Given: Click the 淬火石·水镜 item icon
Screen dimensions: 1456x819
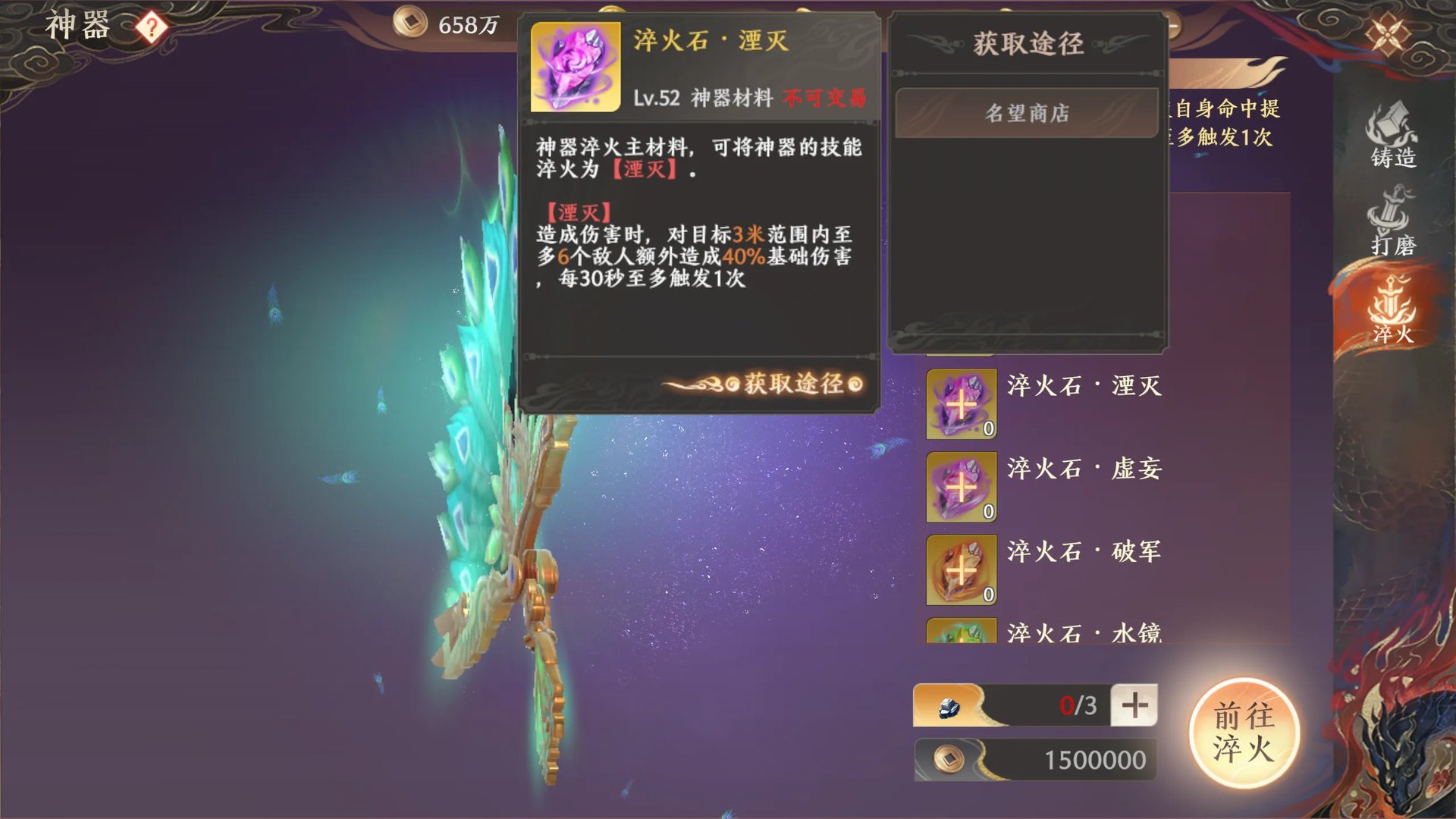Looking at the screenshot, I should coord(960,637).
